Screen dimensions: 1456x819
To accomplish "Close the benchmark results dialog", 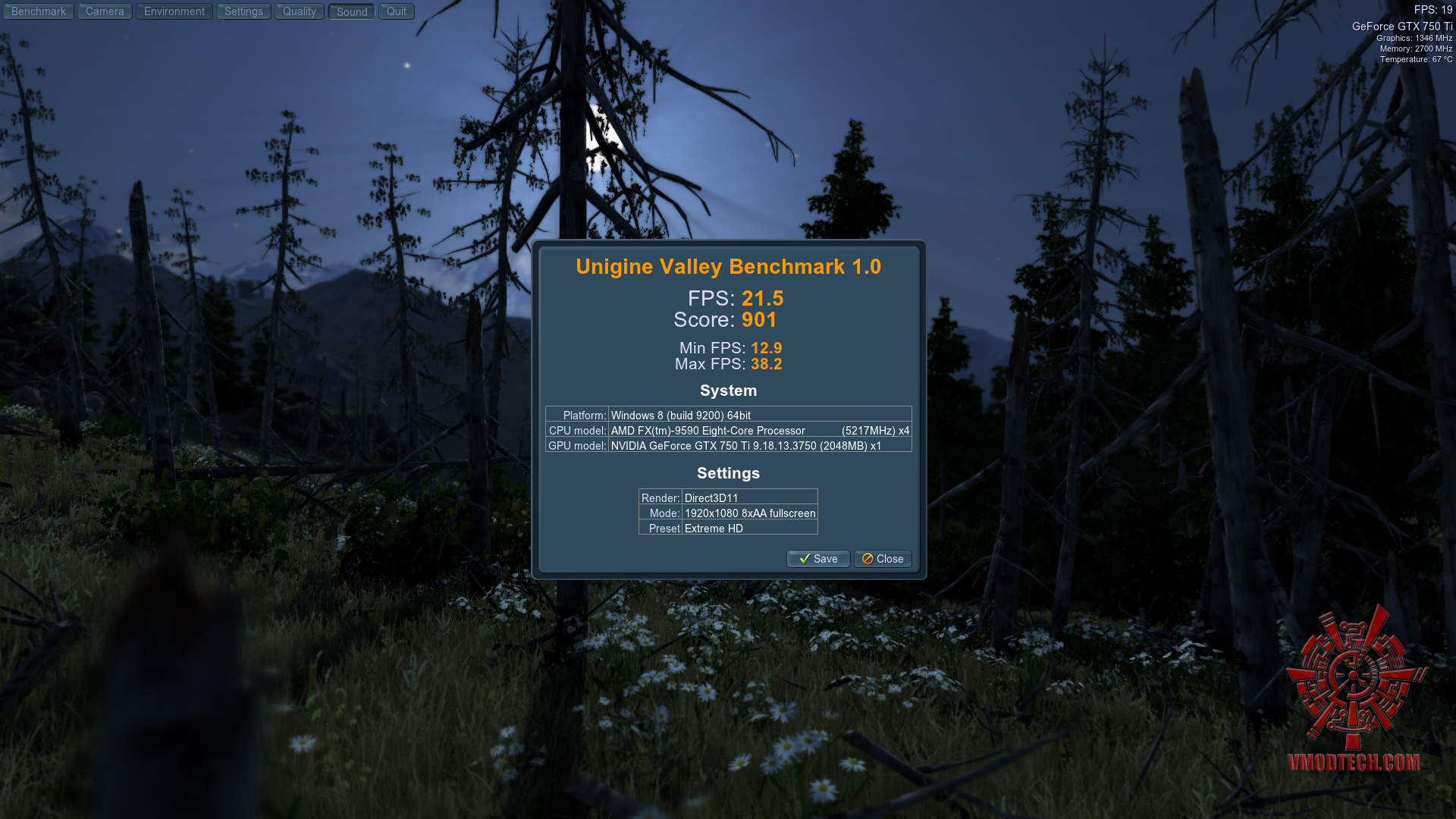I will click(x=883, y=559).
